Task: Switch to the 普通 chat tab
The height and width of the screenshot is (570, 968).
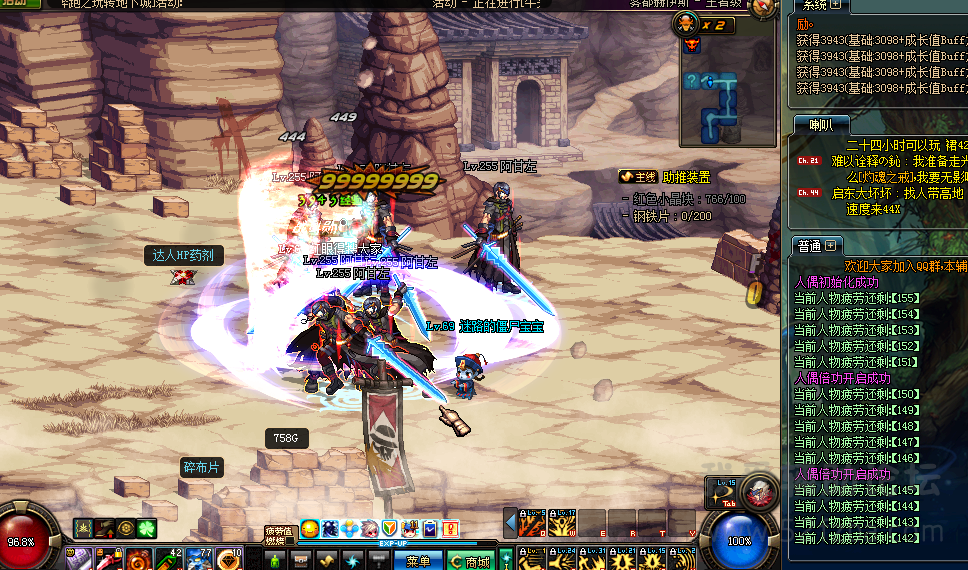Action: pyautogui.click(x=809, y=245)
